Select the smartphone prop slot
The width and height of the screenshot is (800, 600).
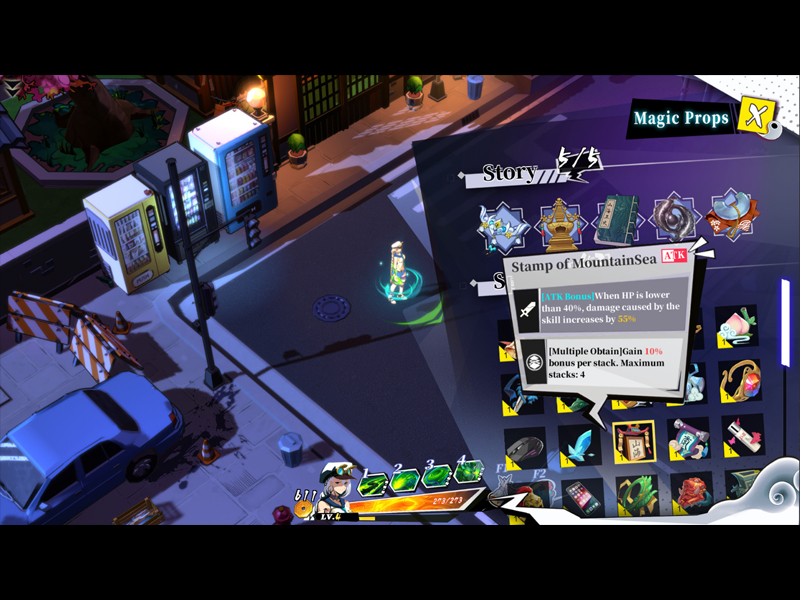[x=583, y=497]
